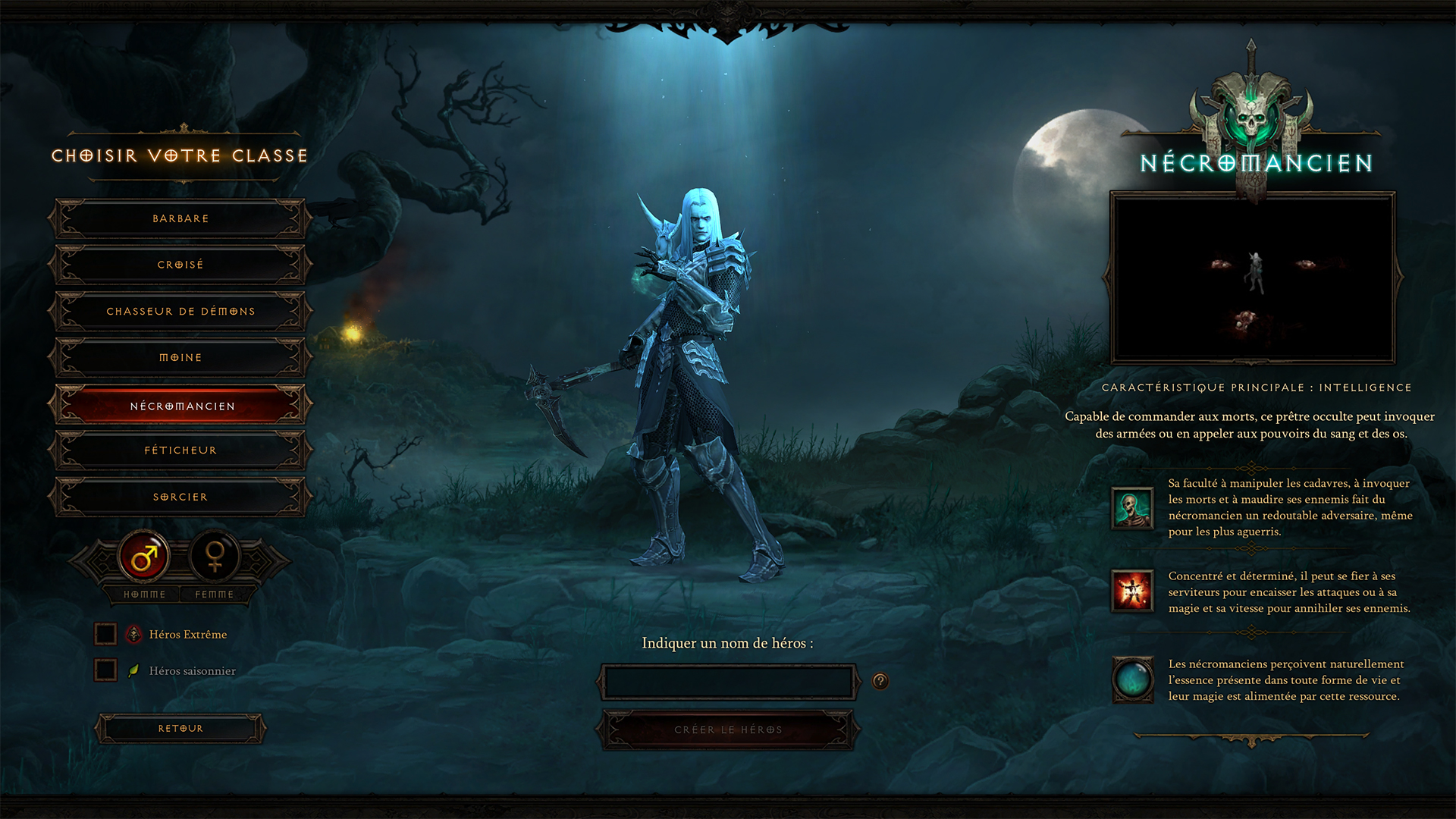Play the Nécromancien preview video
Image resolution: width=1456 pixels, height=819 pixels.
1252,278
